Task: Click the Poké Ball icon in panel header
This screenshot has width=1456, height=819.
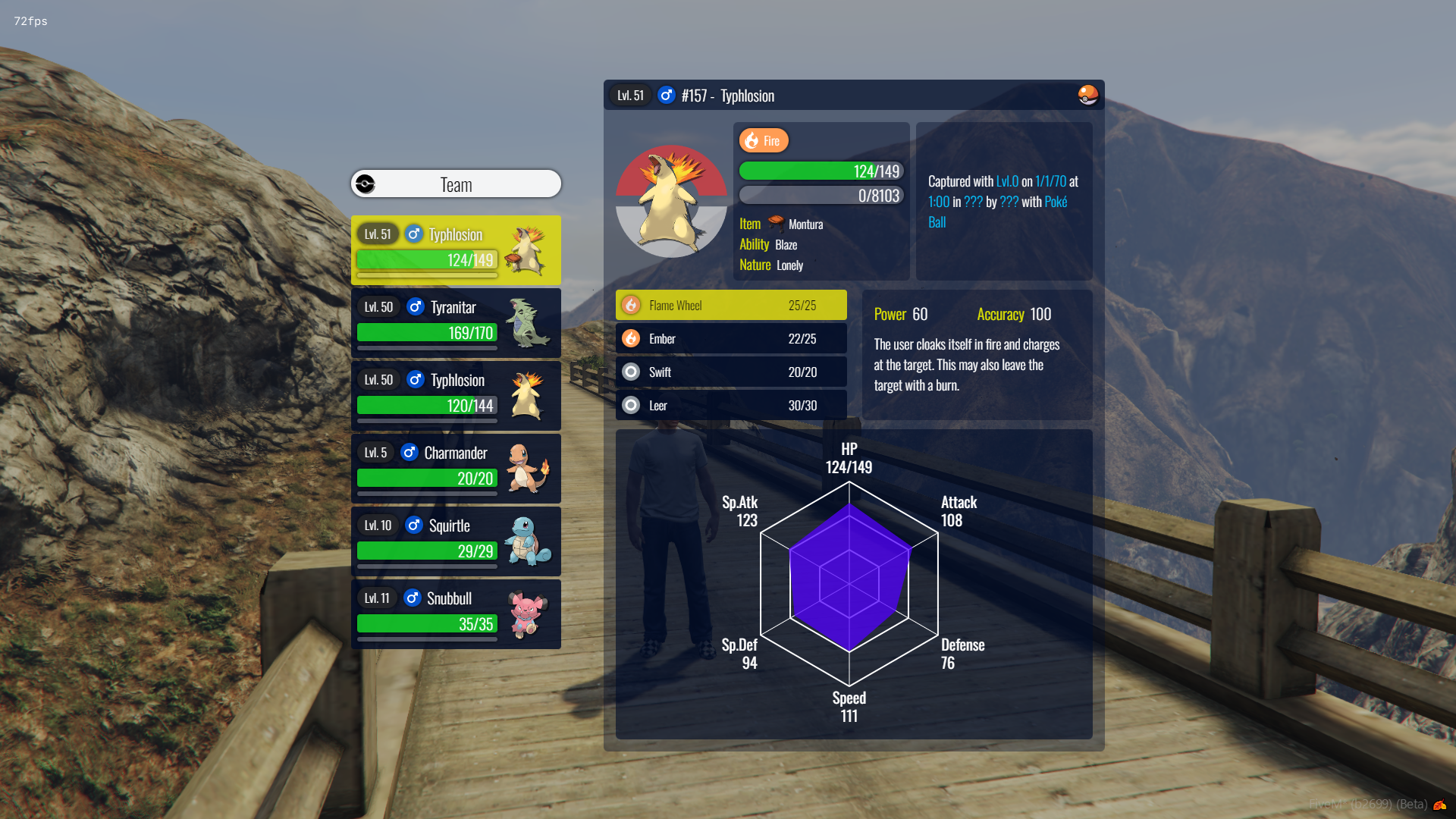Action: pyautogui.click(x=1087, y=96)
